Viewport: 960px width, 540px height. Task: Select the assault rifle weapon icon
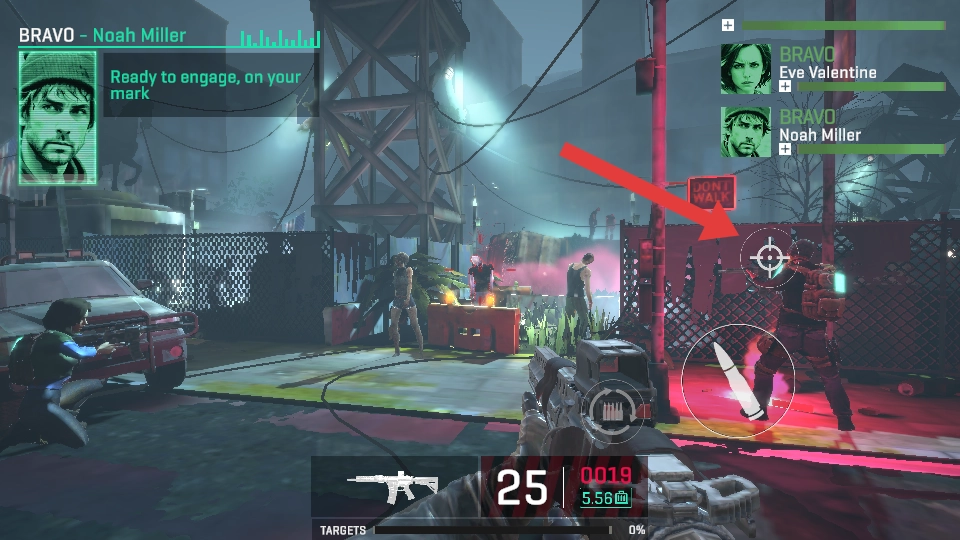point(392,486)
